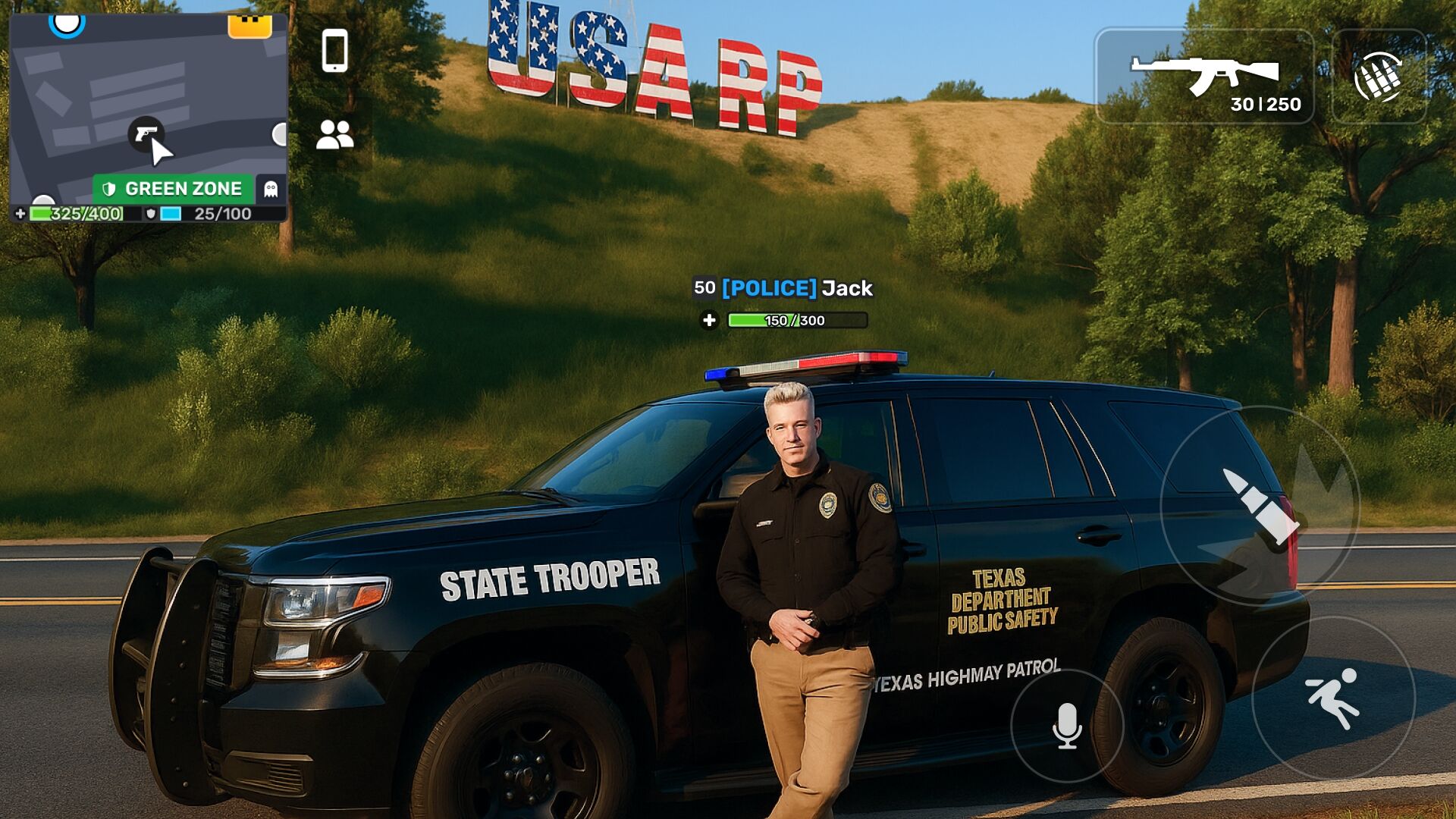Screen dimensions: 1456x819
Task: Toggle ghost mode beside the GREEN ZONE badge
Action: point(271,187)
